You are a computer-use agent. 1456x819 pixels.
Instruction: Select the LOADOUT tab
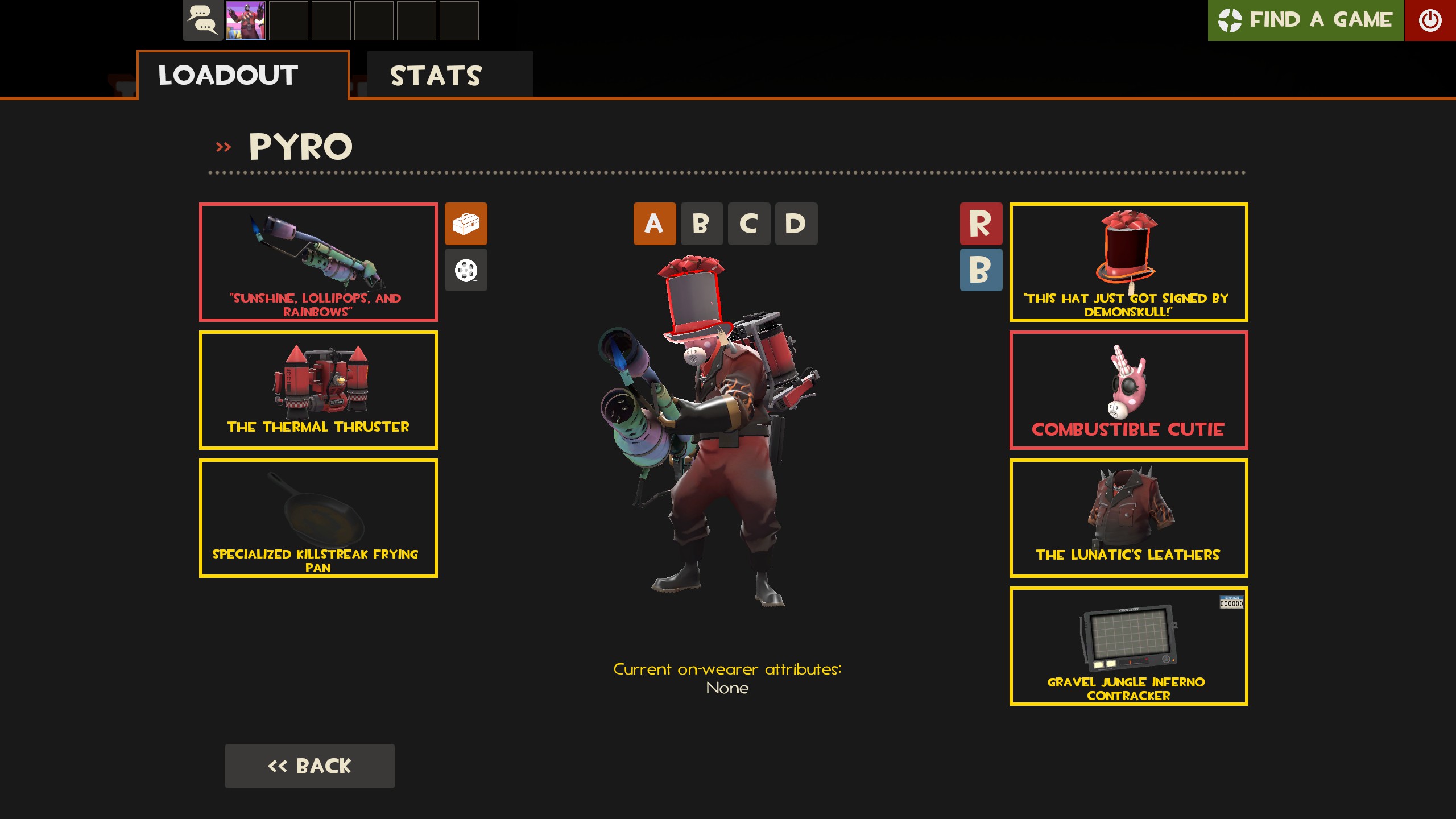point(227,75)
